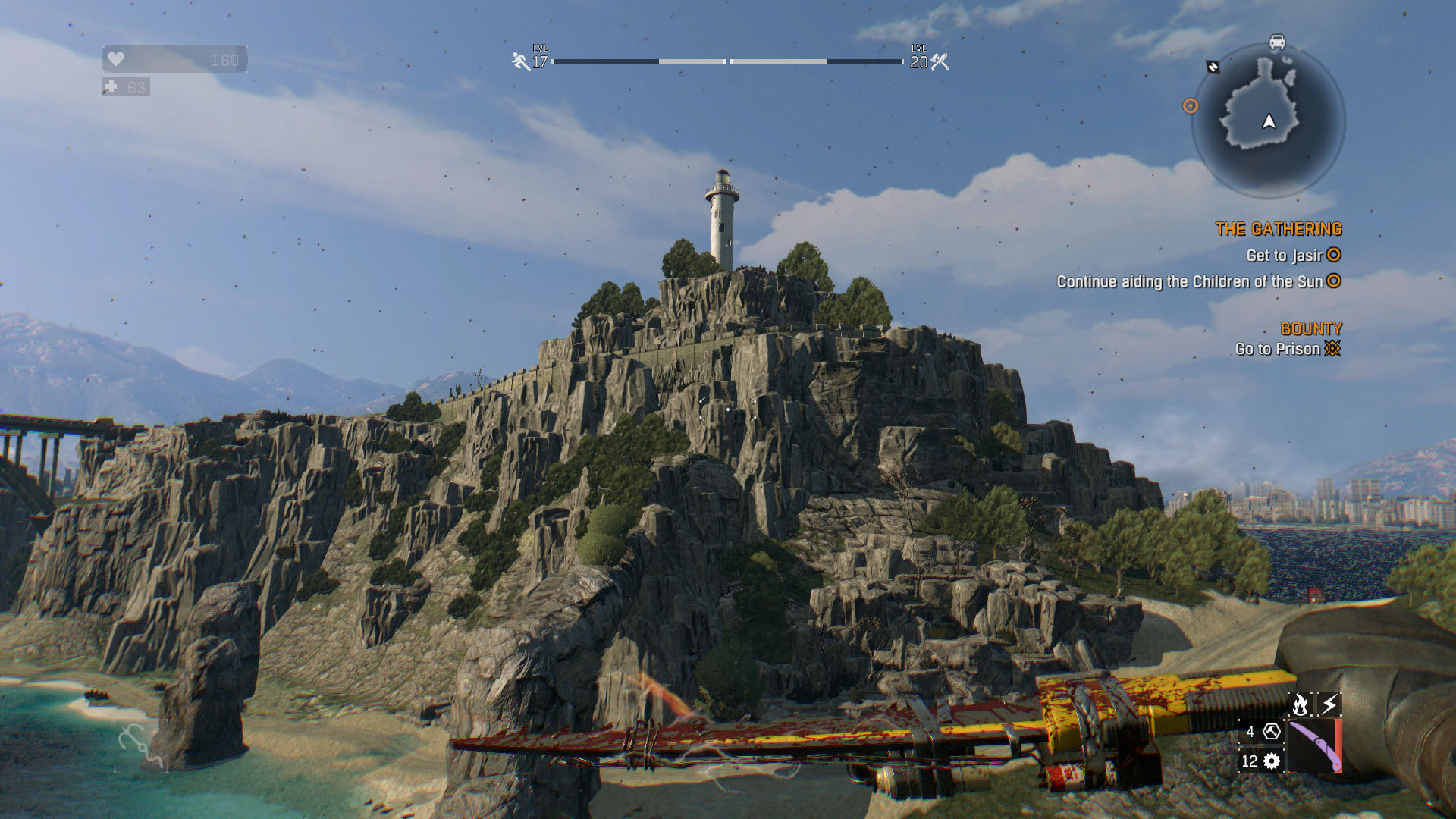This screenshot has width=1456, height=819.
Task: Click the crossed tools power level icon
Action: pyautogui.click(x=940, y=61)
